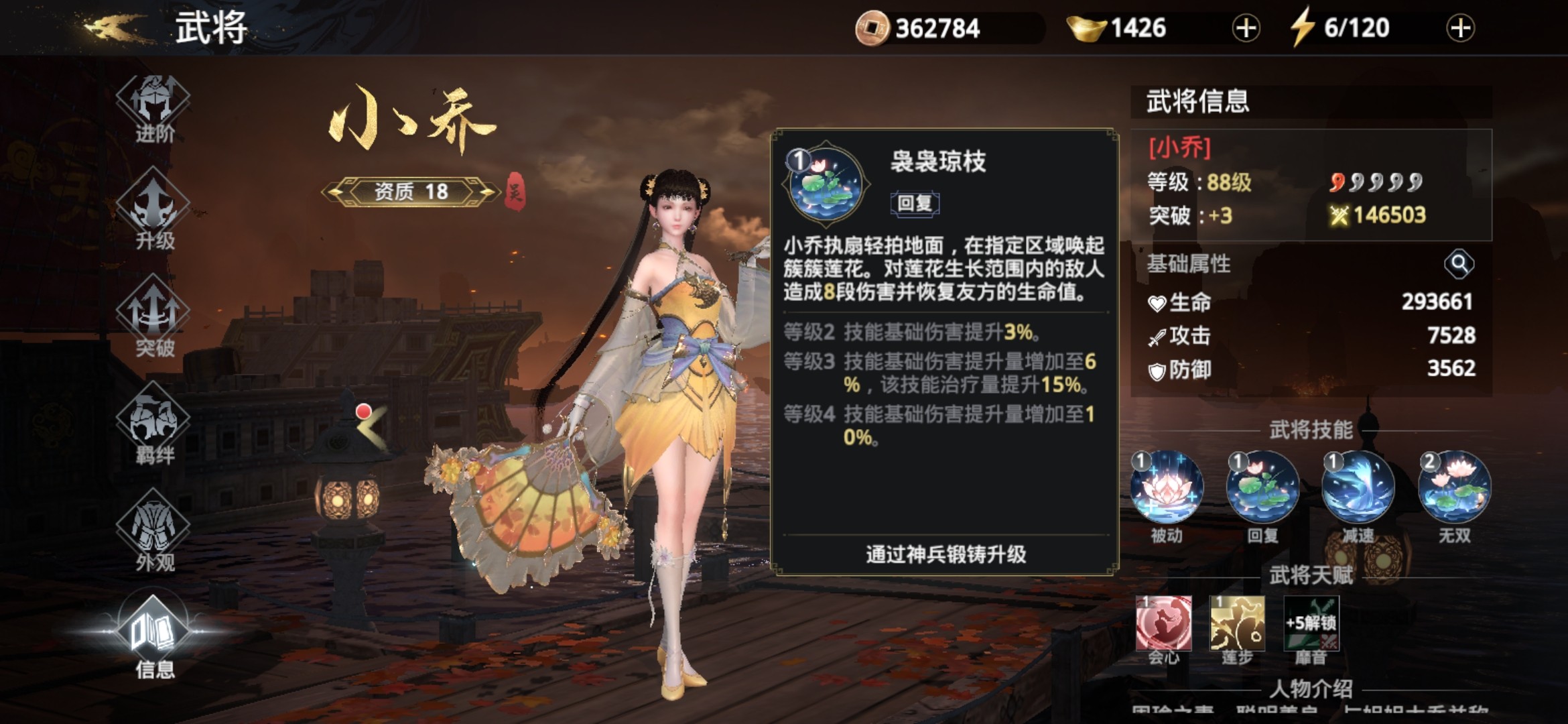Inspect detailed attributes with magnifier icon
The height and width of the screenshot is (724, 1568).
click(1458, 264)
